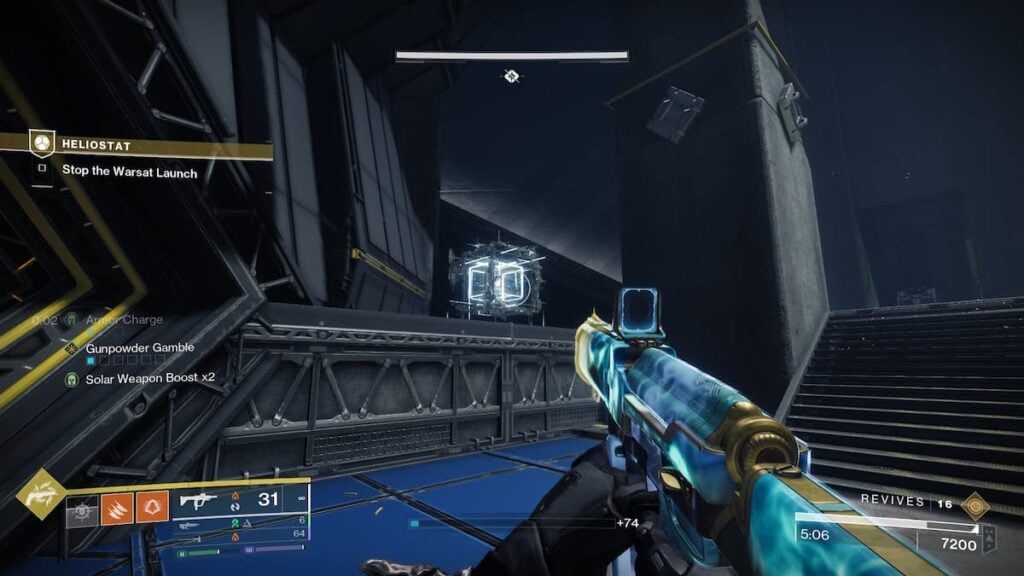Select the Stop the Warsat Launch objective
Image resolution: width=1024 pixels, height=576 pixels.
(129, 172)
